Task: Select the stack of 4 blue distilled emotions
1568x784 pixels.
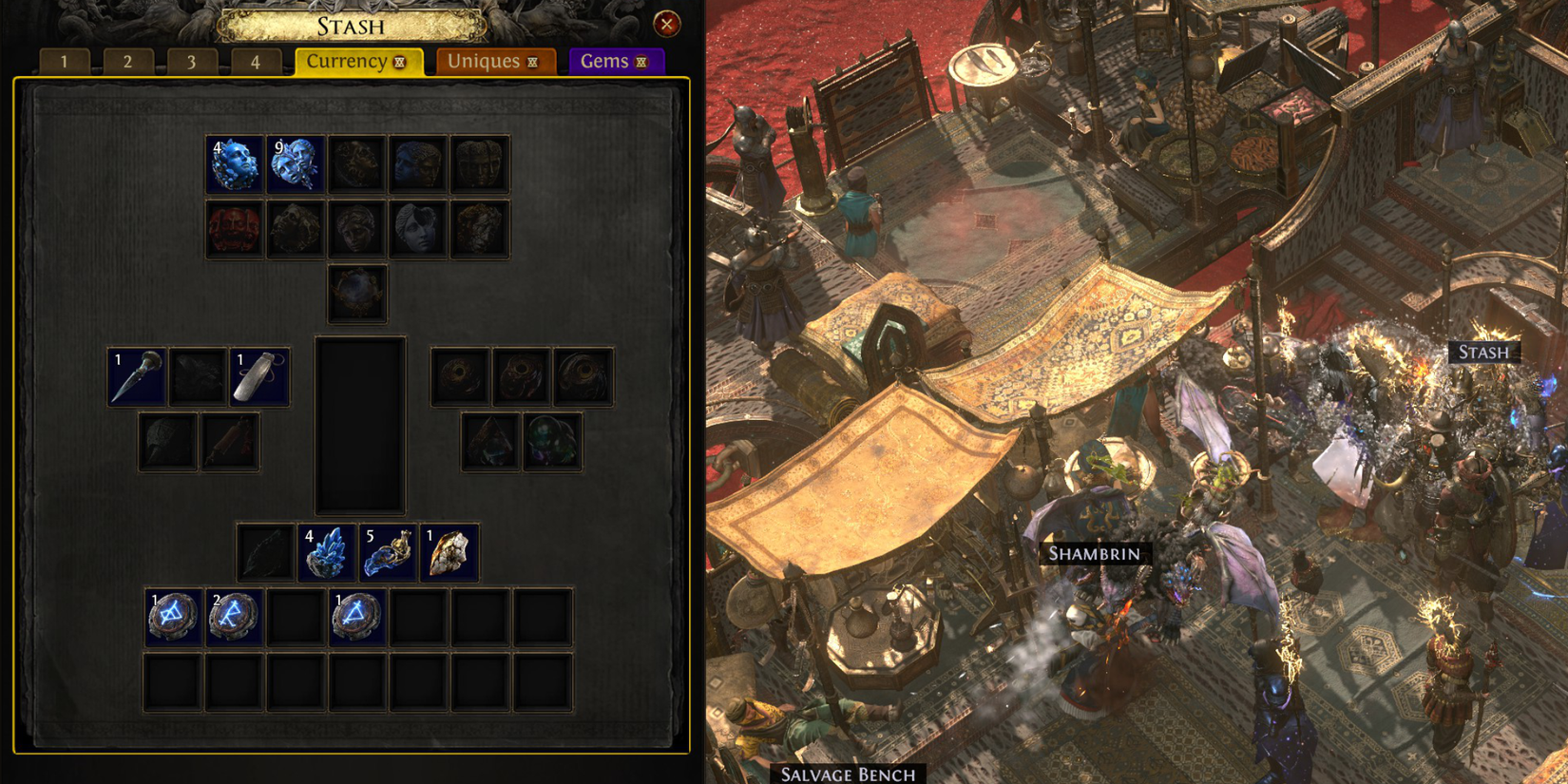Action: pos(235,162)
